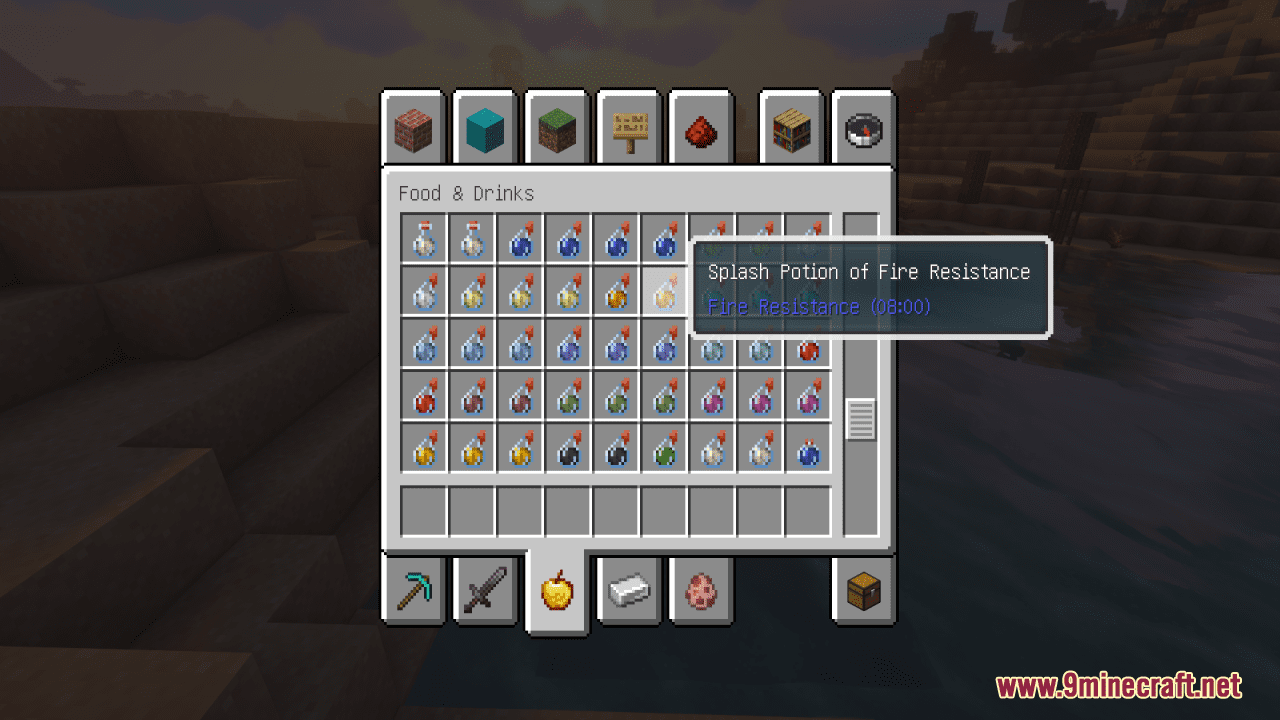Click the chest Inventory tab icon

tap(862, 591)
